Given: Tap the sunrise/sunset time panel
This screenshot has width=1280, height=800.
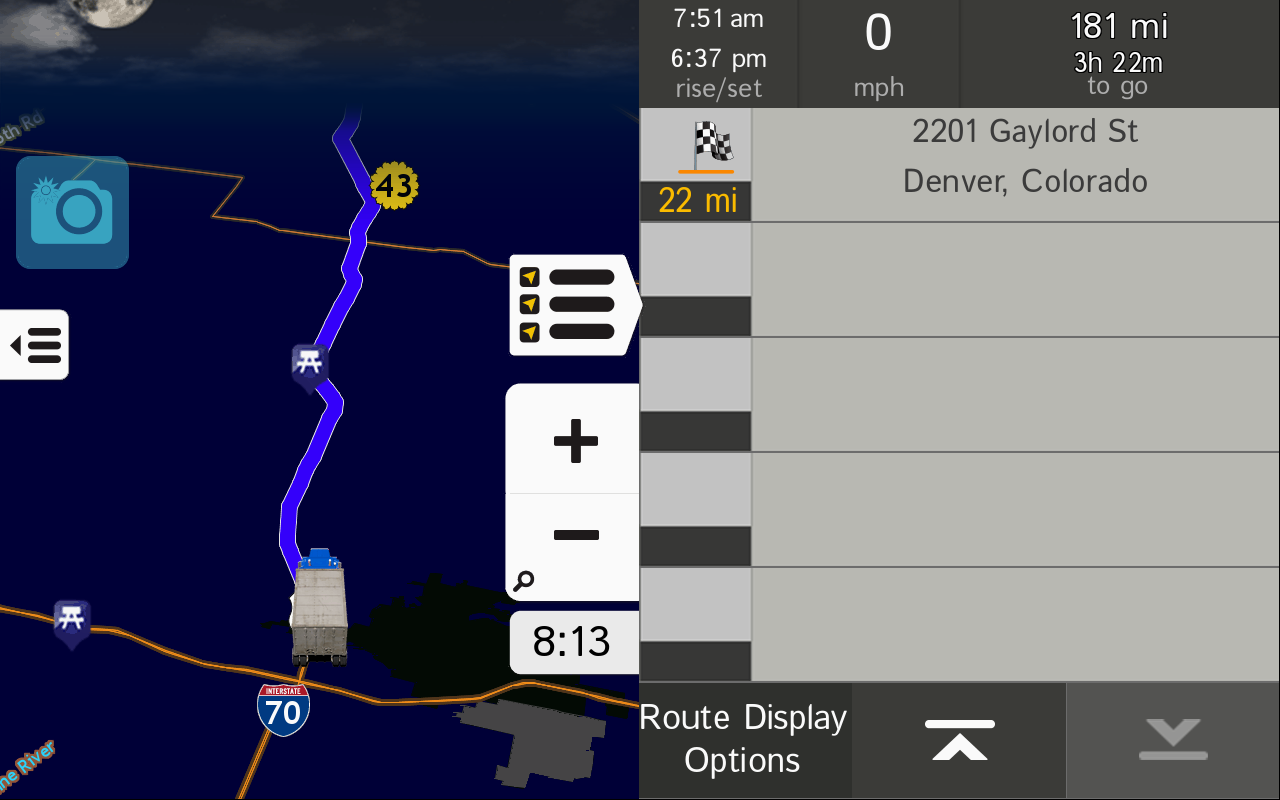Looking at the screenshot, I should [718, 53].
